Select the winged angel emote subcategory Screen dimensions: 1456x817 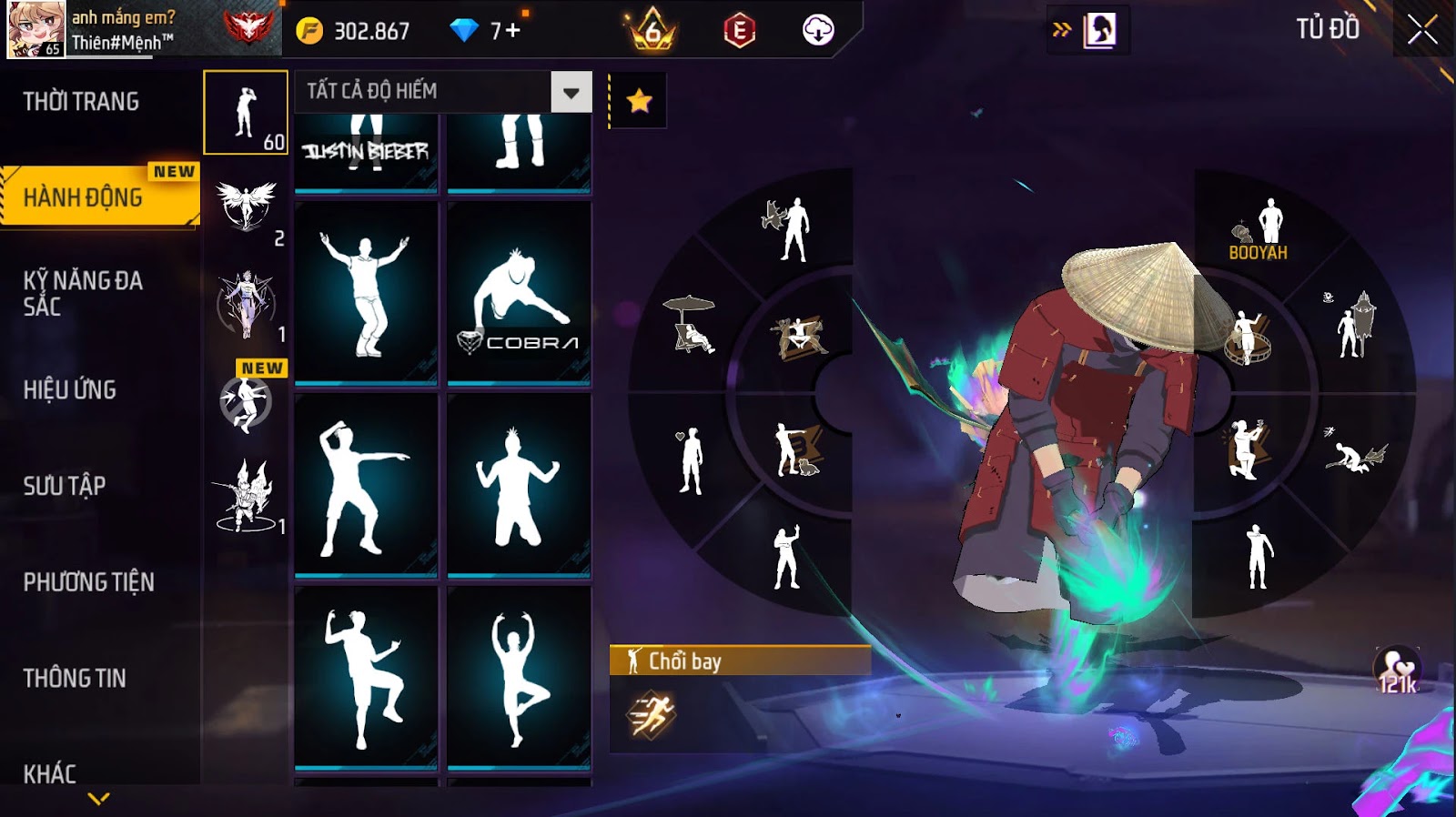click(246, 207)
